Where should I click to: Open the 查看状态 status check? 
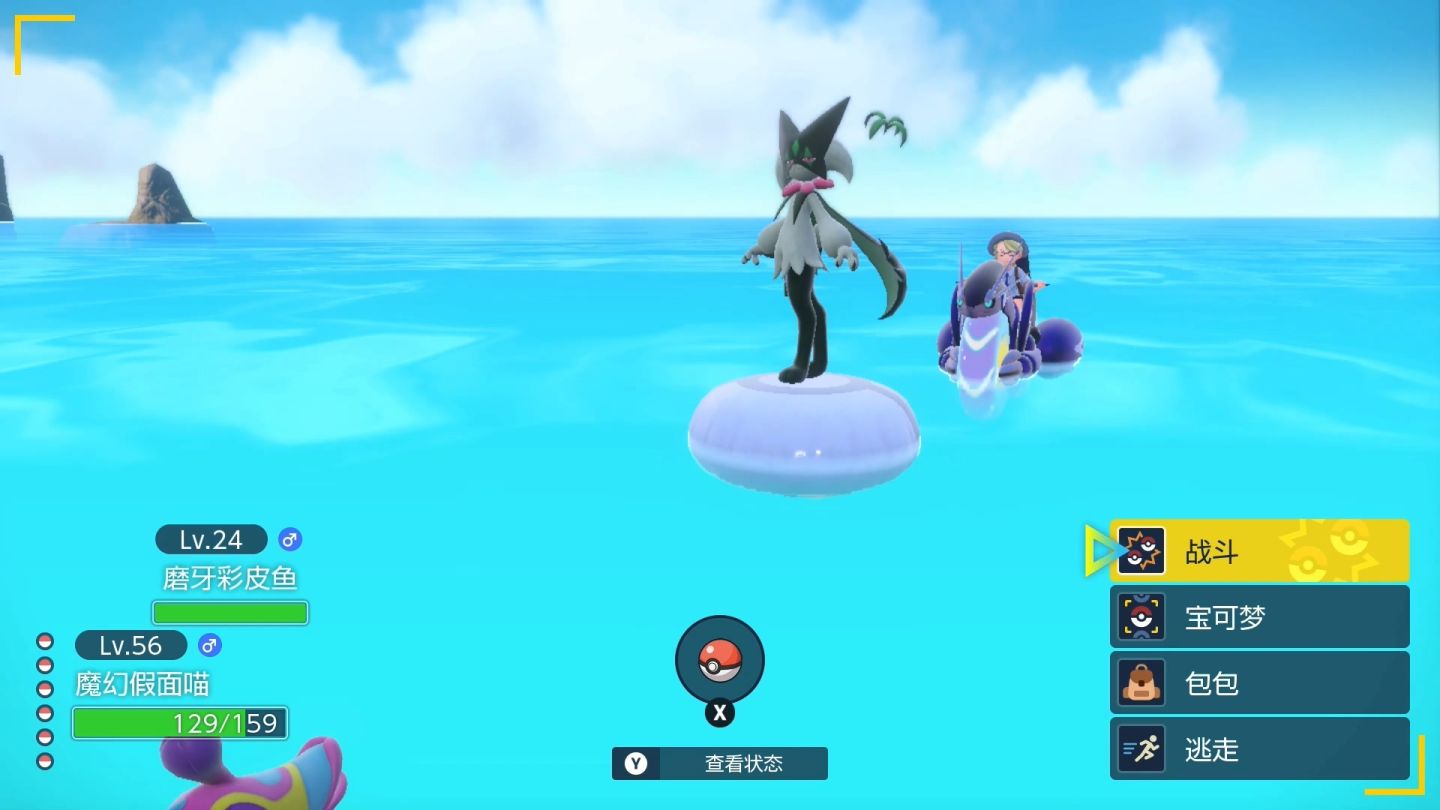pyautogui.click(x=720, y=763)
